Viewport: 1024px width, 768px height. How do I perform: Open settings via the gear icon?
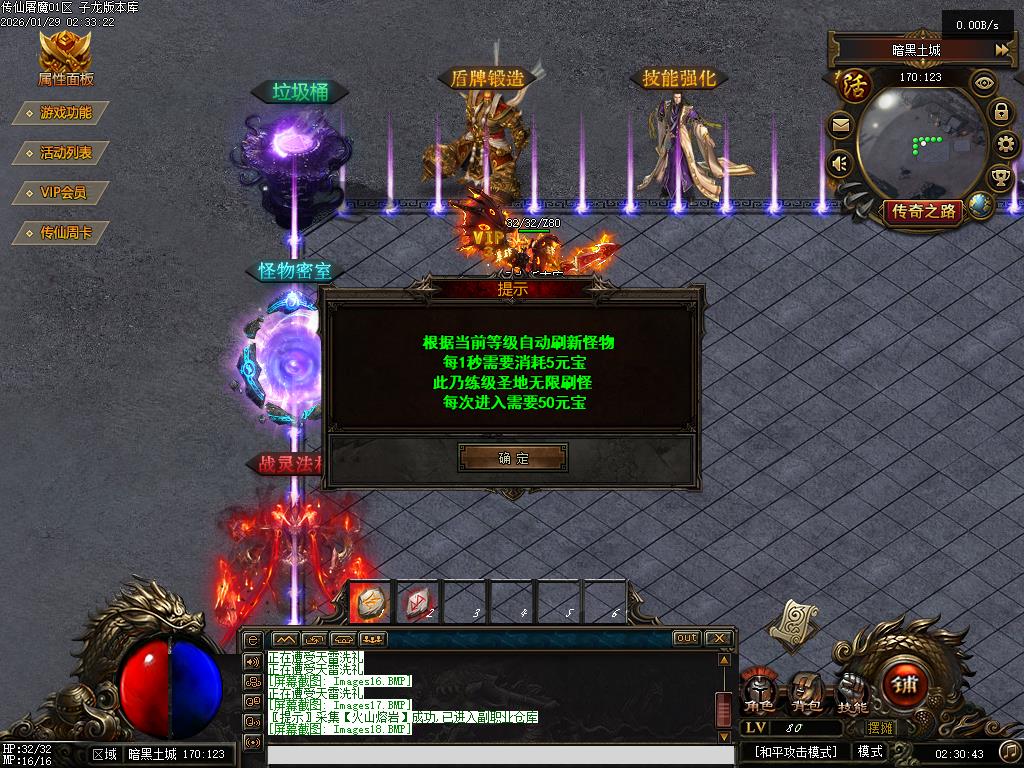click(x=1006, y=145)
